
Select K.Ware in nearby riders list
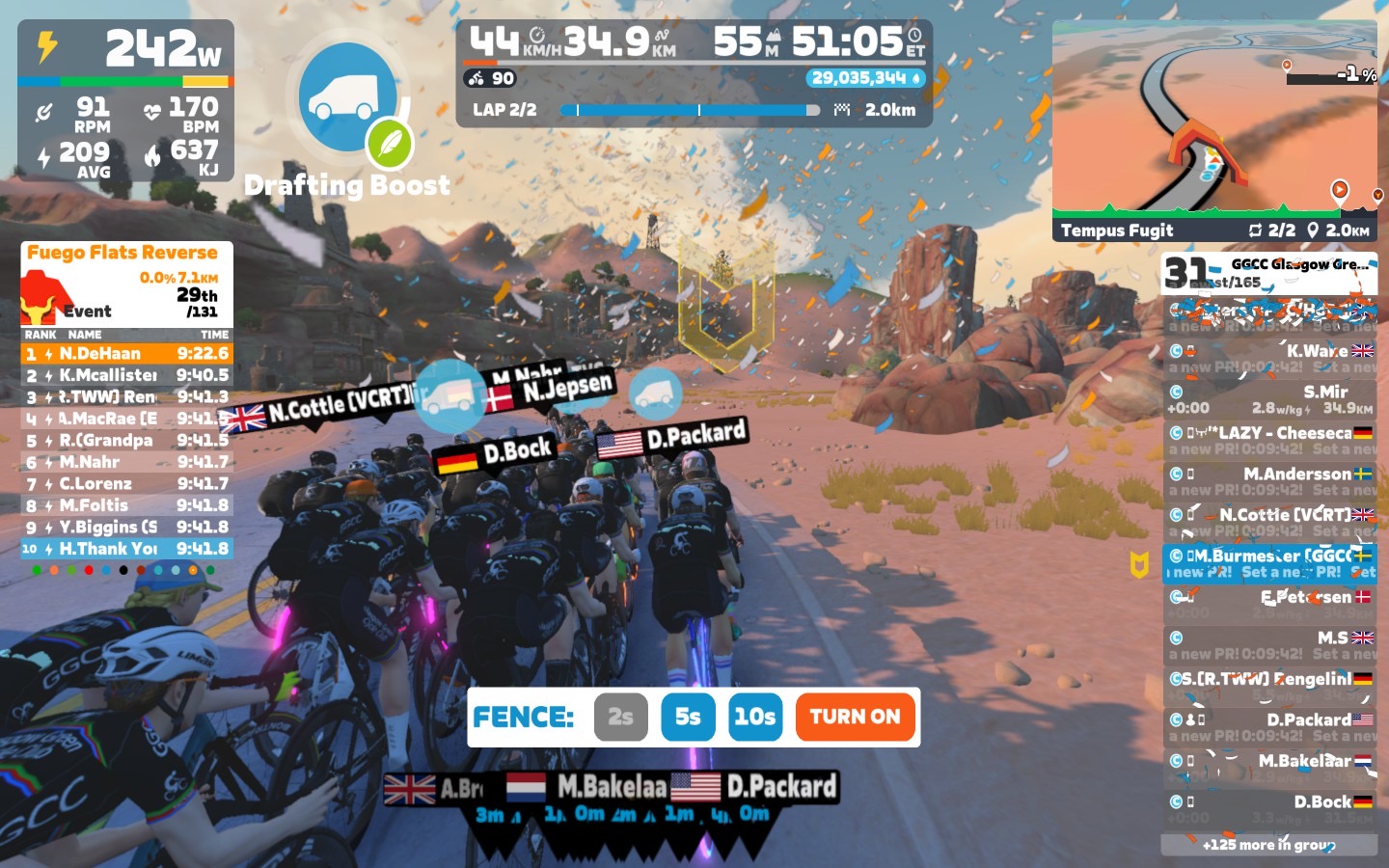coord(1269,358)
